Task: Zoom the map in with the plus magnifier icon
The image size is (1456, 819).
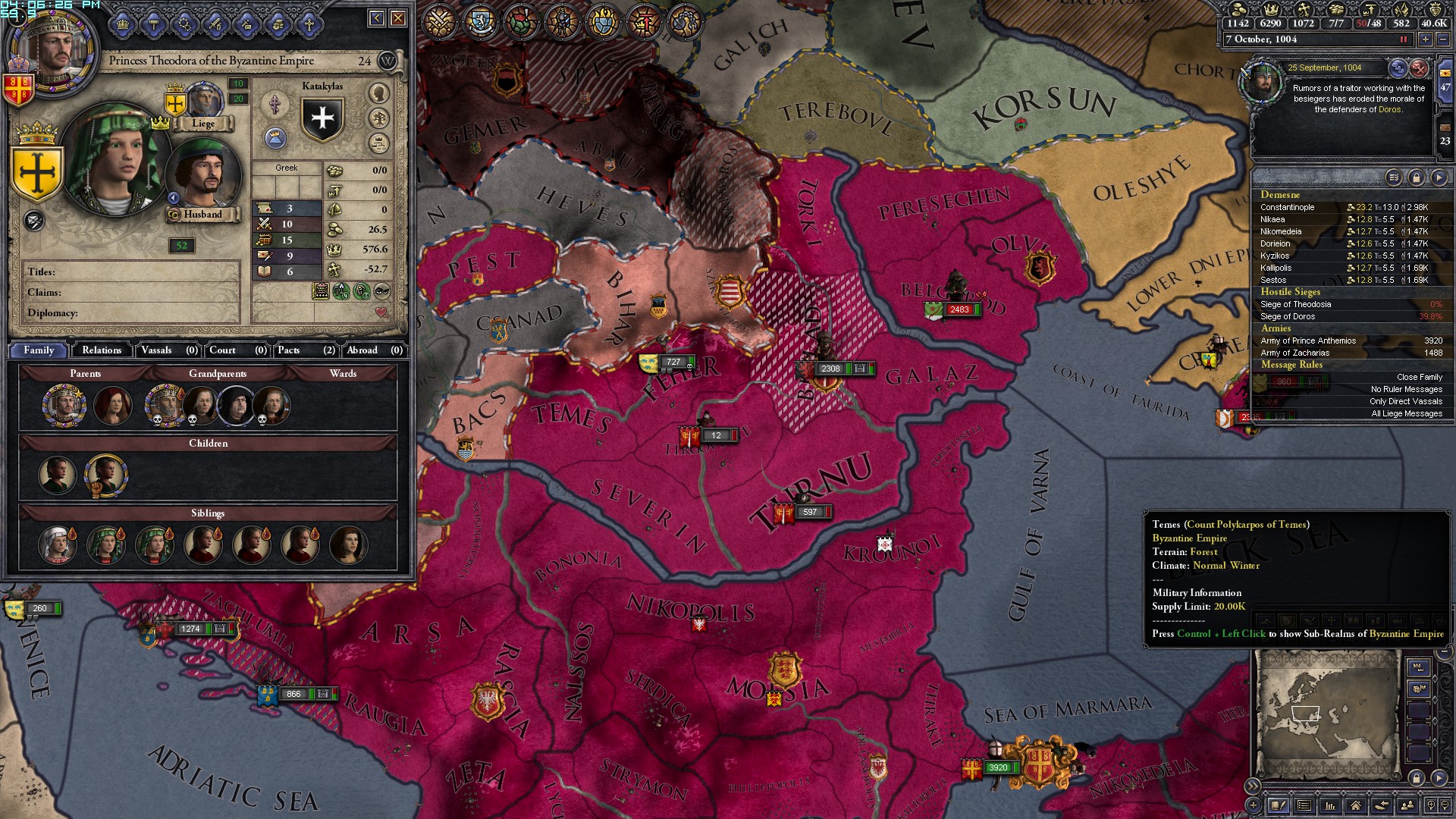Action: (1431, 805)
